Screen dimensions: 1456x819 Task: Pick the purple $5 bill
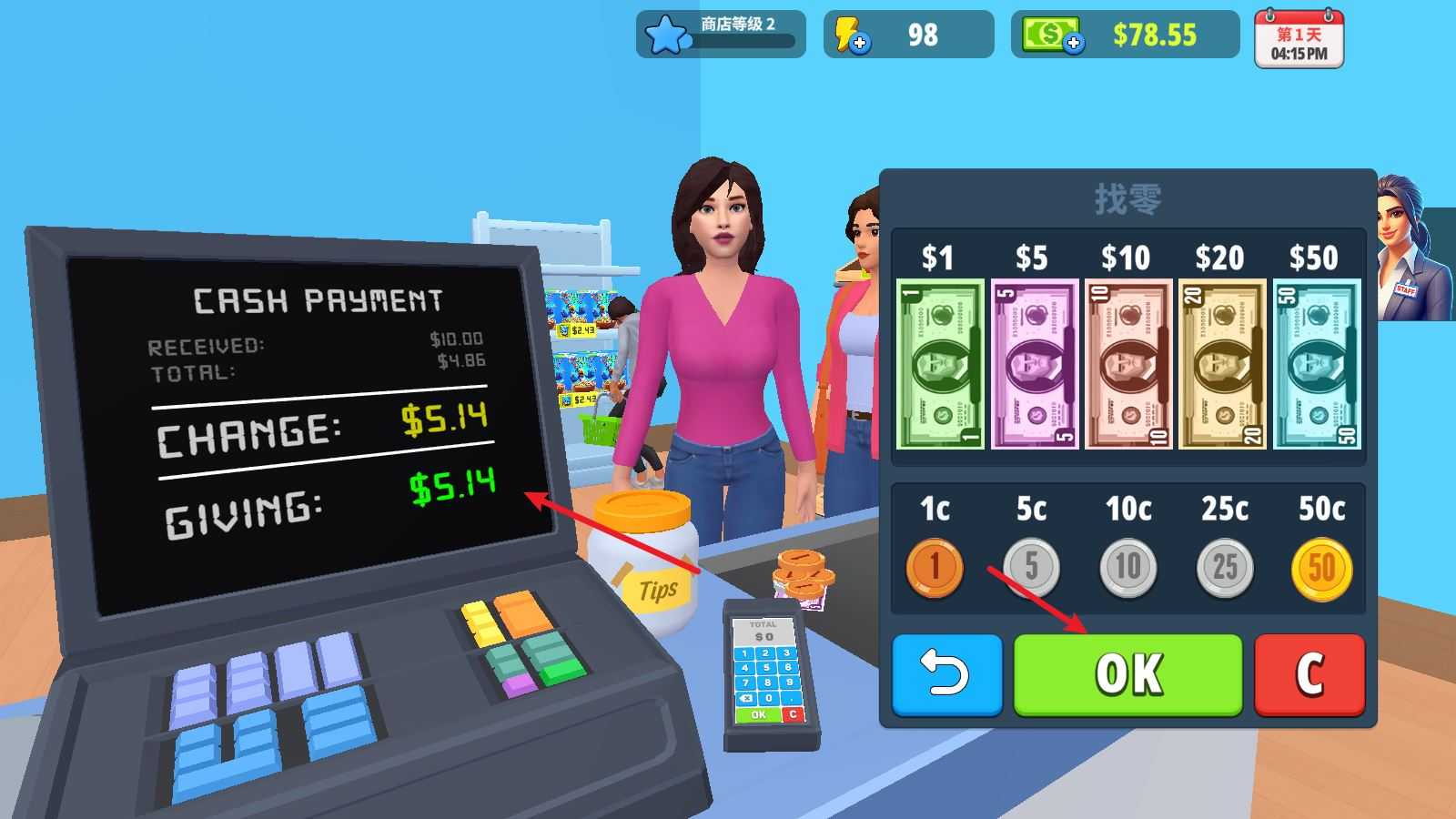[1034, 364]
